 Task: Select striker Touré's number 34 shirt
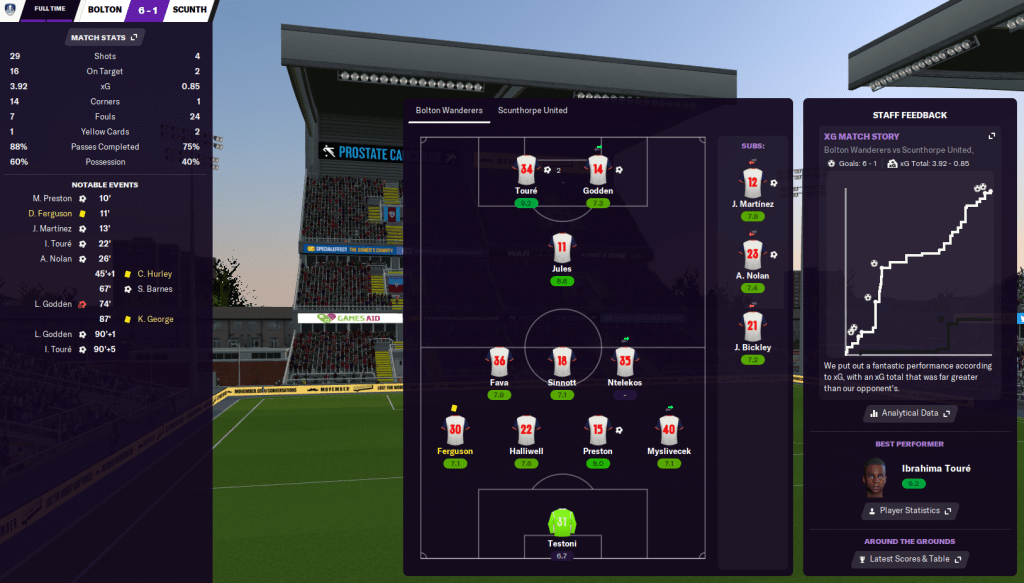tap(527, 170)
